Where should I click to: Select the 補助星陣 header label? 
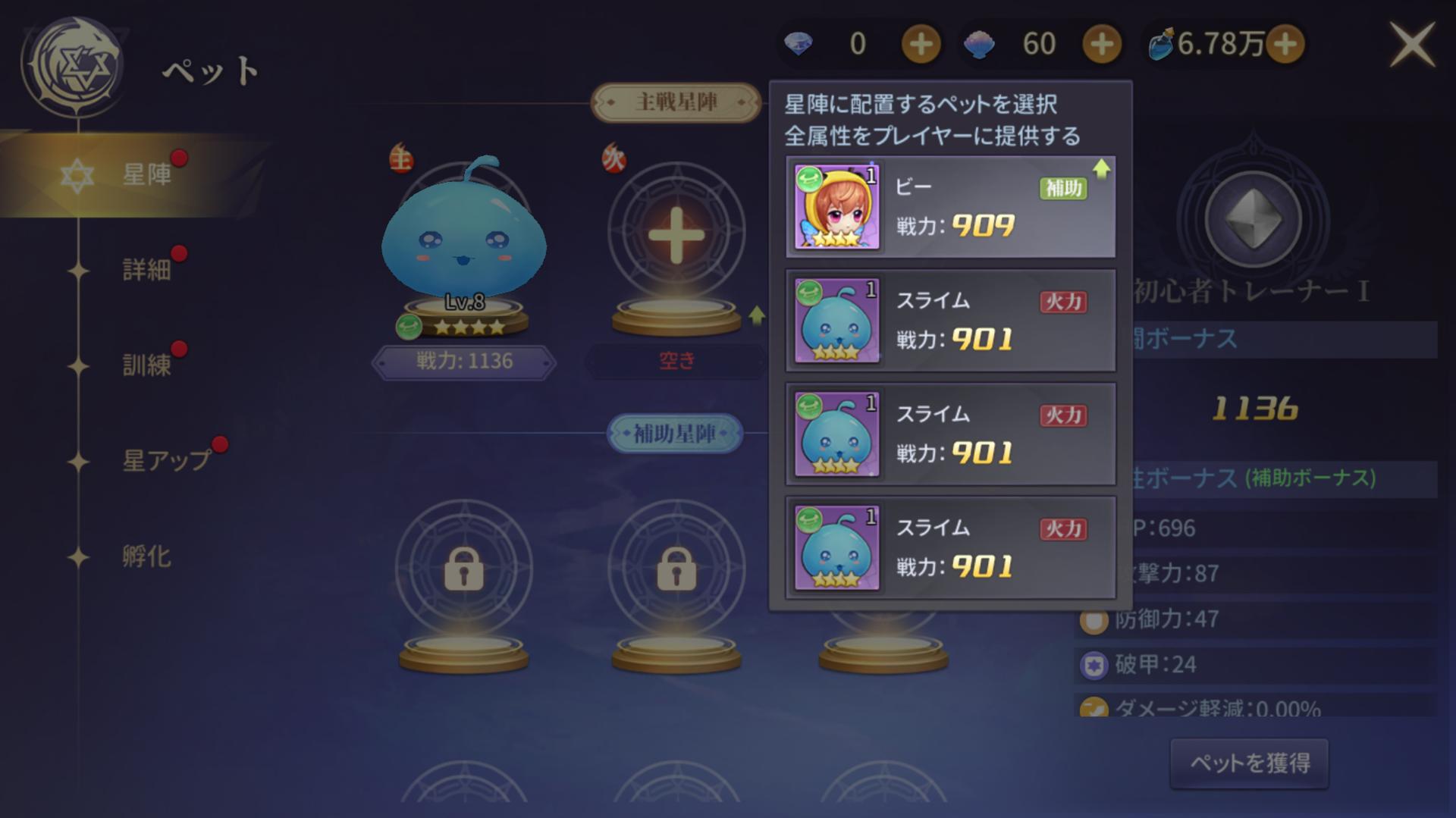point(674,434)
